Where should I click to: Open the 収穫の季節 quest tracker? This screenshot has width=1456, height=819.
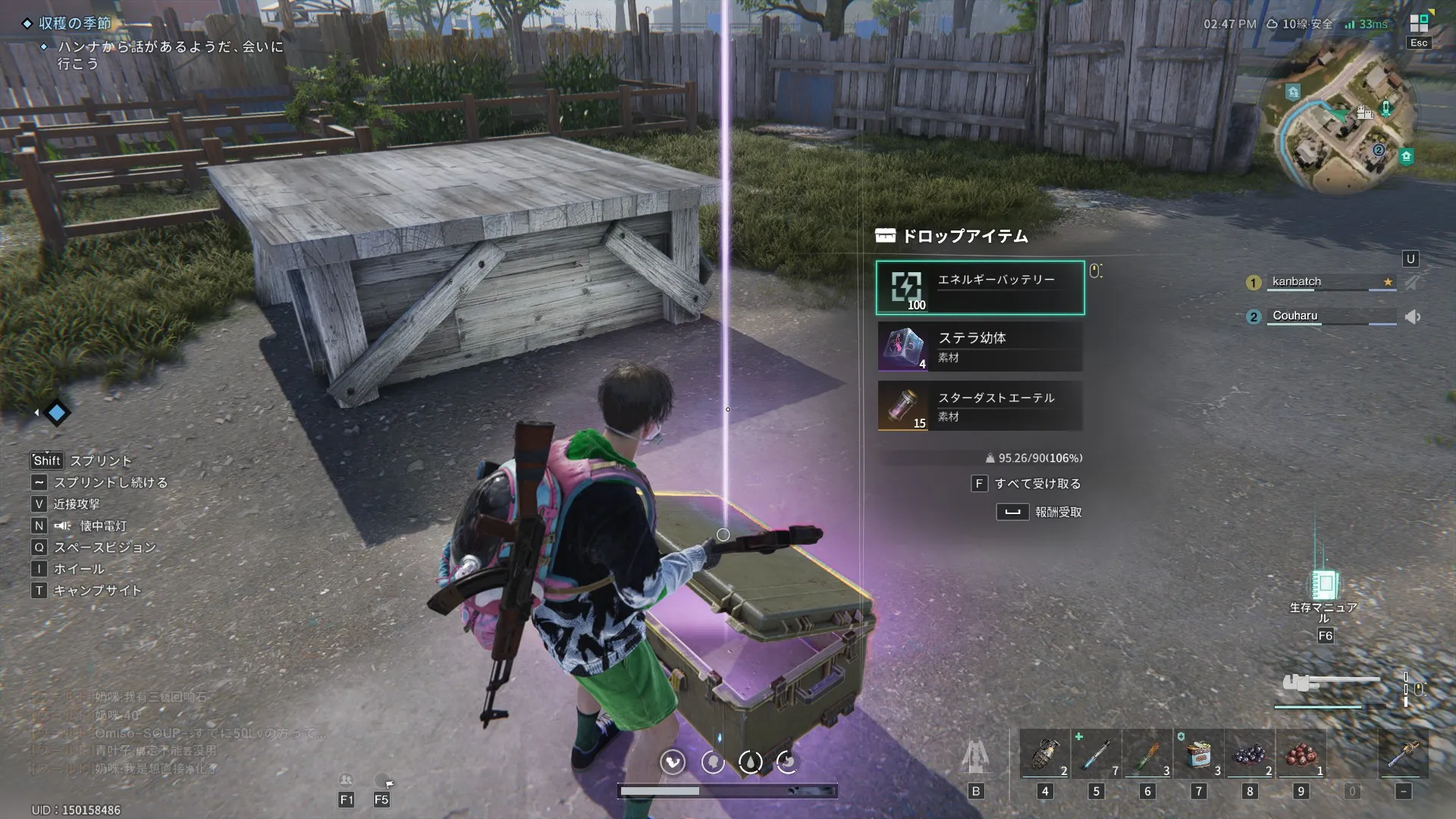point(75,24)
